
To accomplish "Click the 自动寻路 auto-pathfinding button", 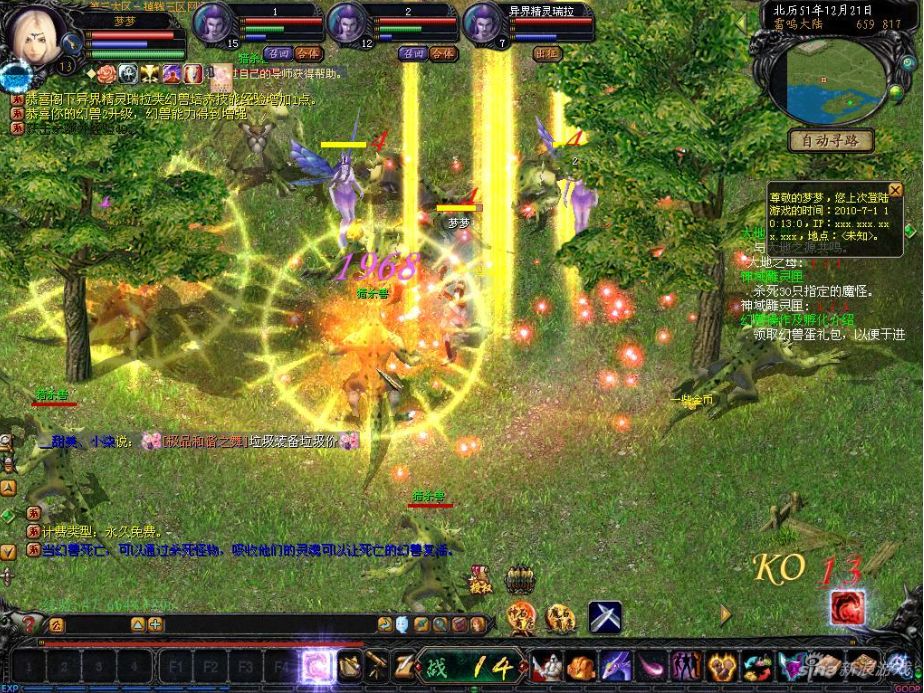I will (x=830, y=141).
